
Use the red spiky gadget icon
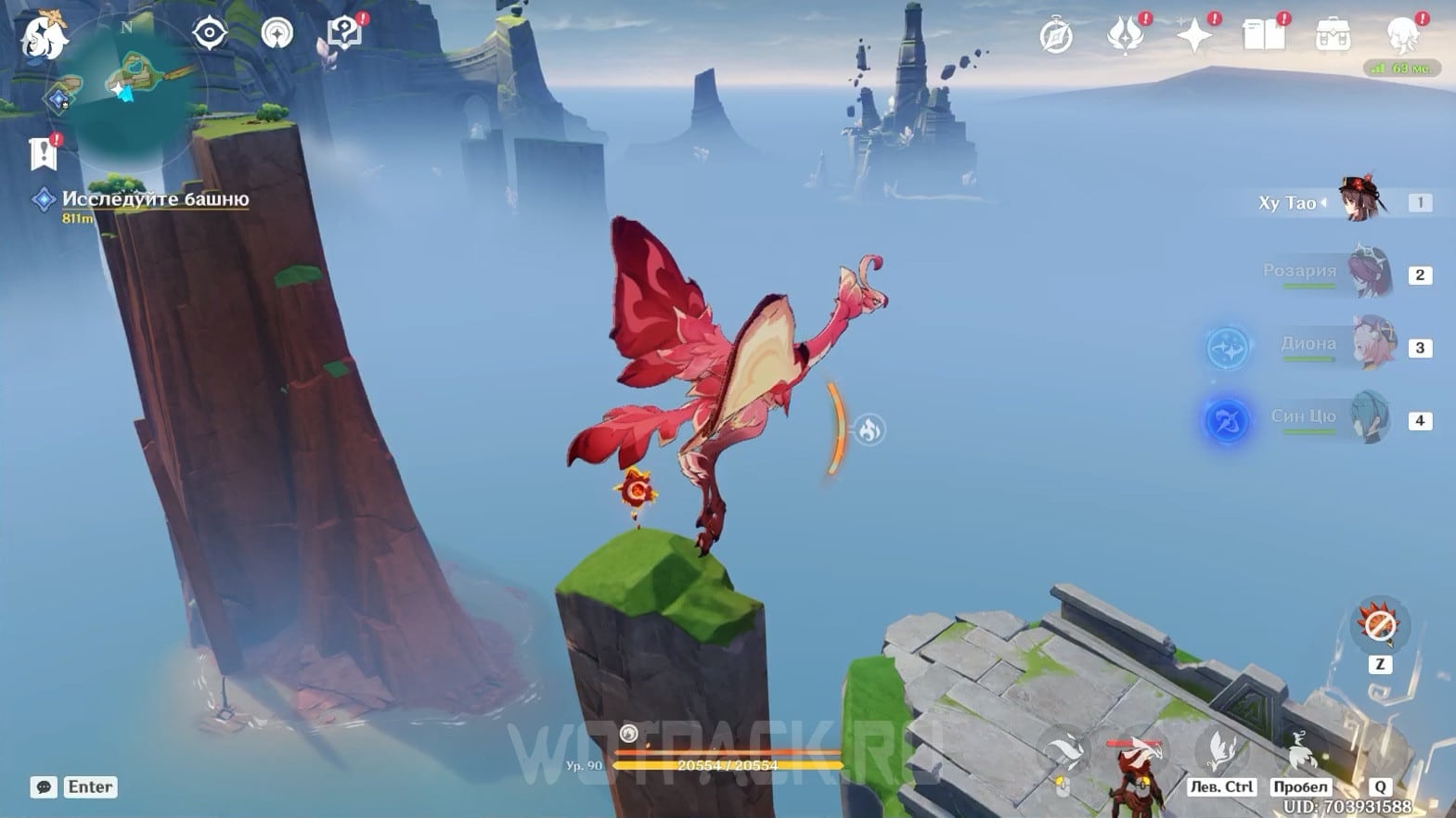click(x=1379, y=626)
